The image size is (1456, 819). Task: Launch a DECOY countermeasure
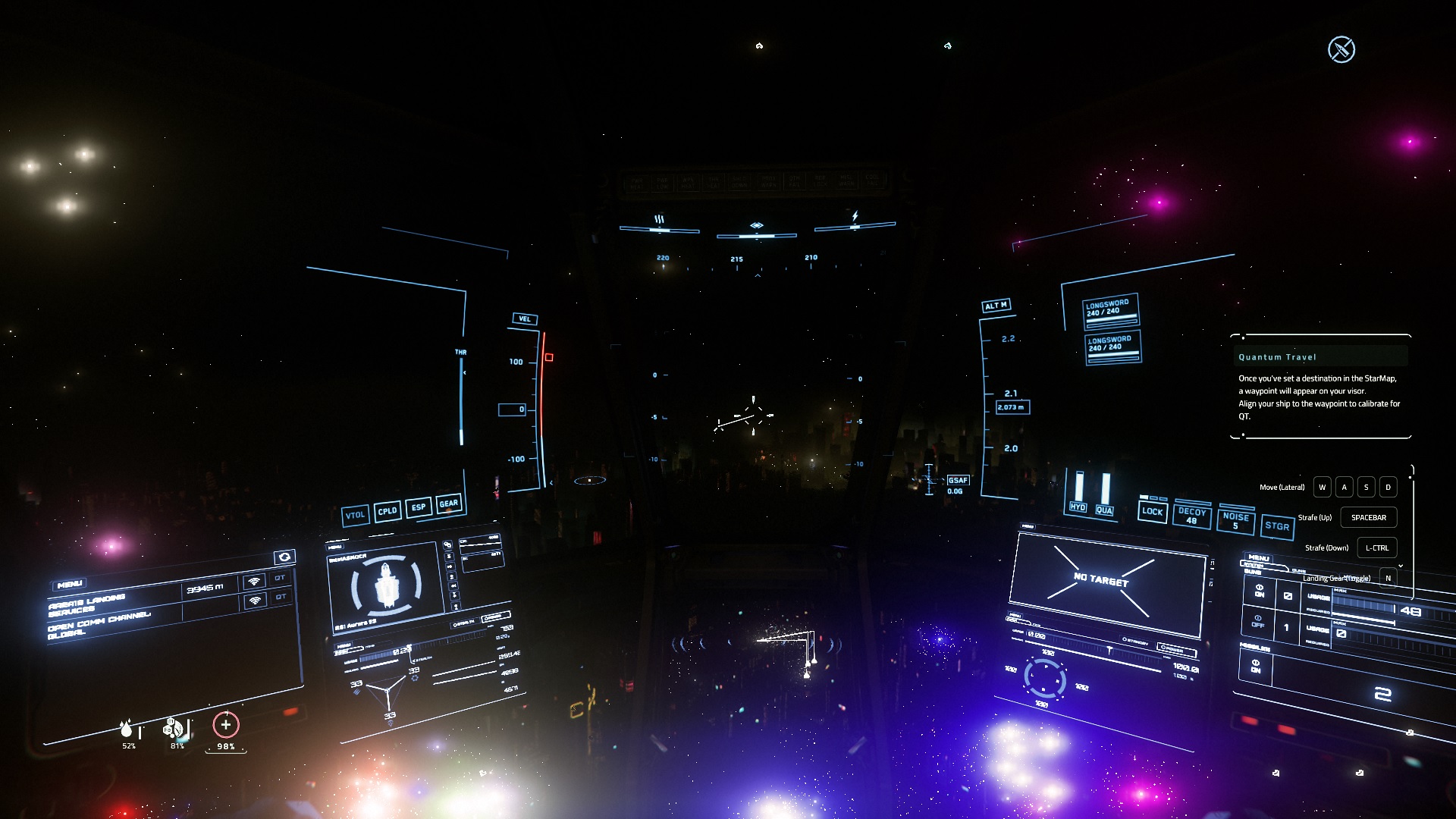coord(1191,516)
